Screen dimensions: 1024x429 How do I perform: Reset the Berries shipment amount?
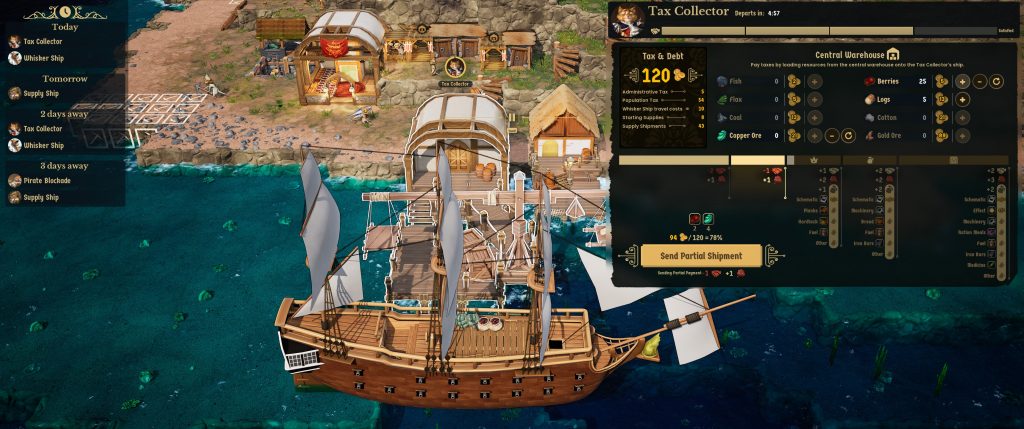[996, 81]
